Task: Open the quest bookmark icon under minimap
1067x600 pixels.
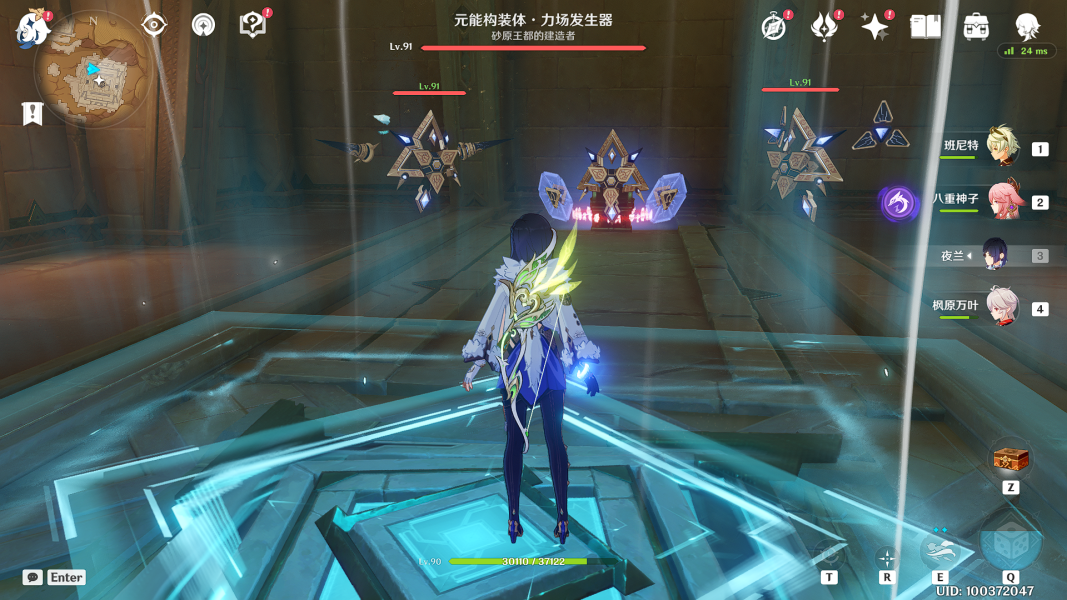Action: pos(32,113)
